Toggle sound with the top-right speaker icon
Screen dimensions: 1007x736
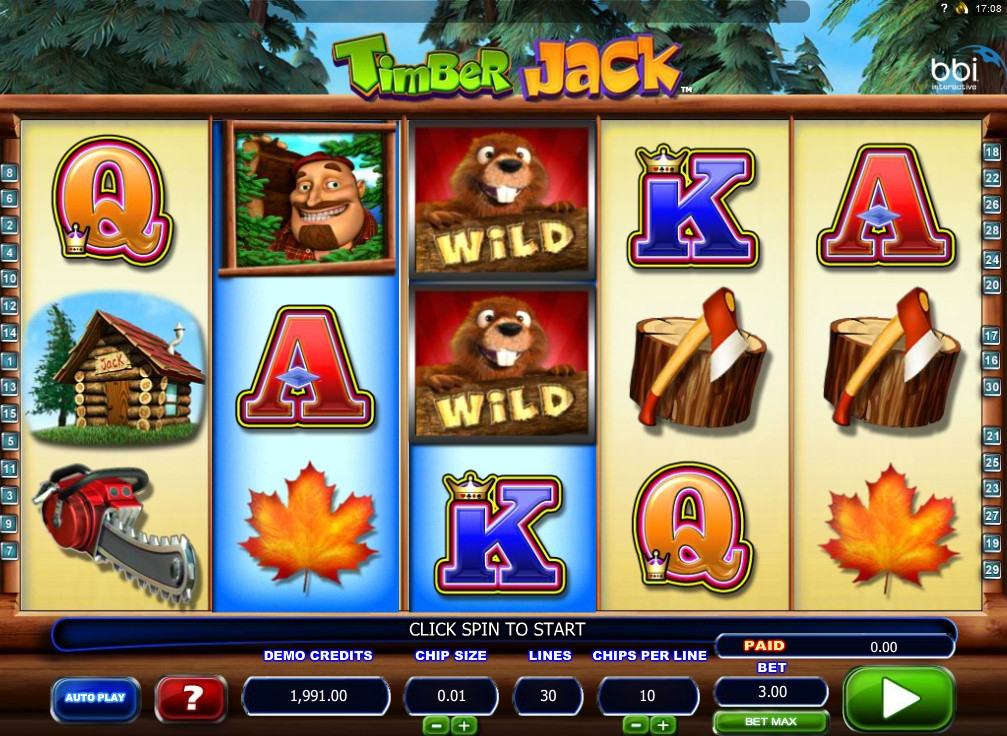962,8
